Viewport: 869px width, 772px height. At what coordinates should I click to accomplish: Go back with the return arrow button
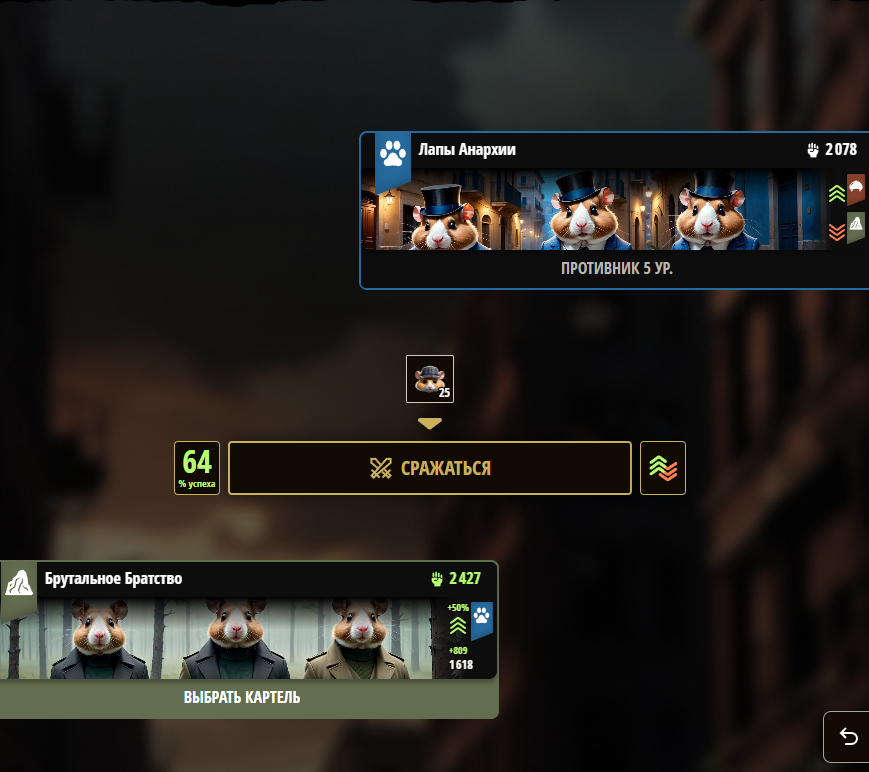(x=848, y=737)
